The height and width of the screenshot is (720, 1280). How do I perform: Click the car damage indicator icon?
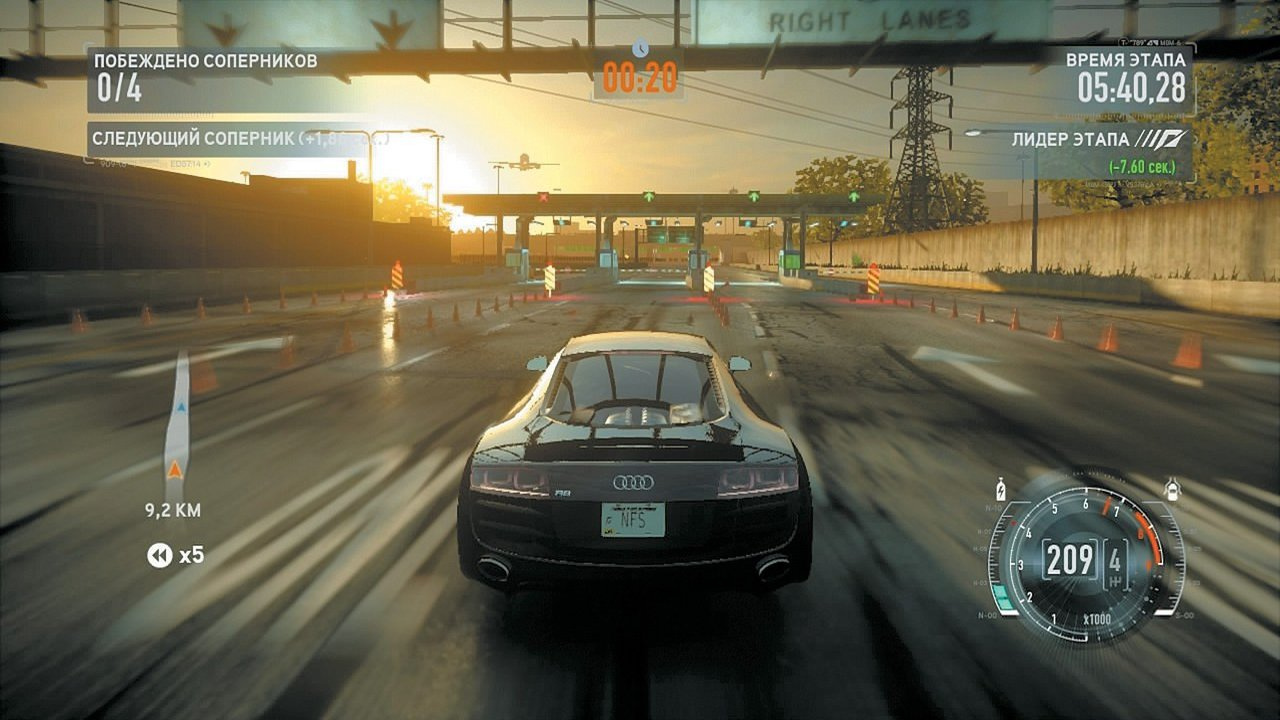[1172, 488]
